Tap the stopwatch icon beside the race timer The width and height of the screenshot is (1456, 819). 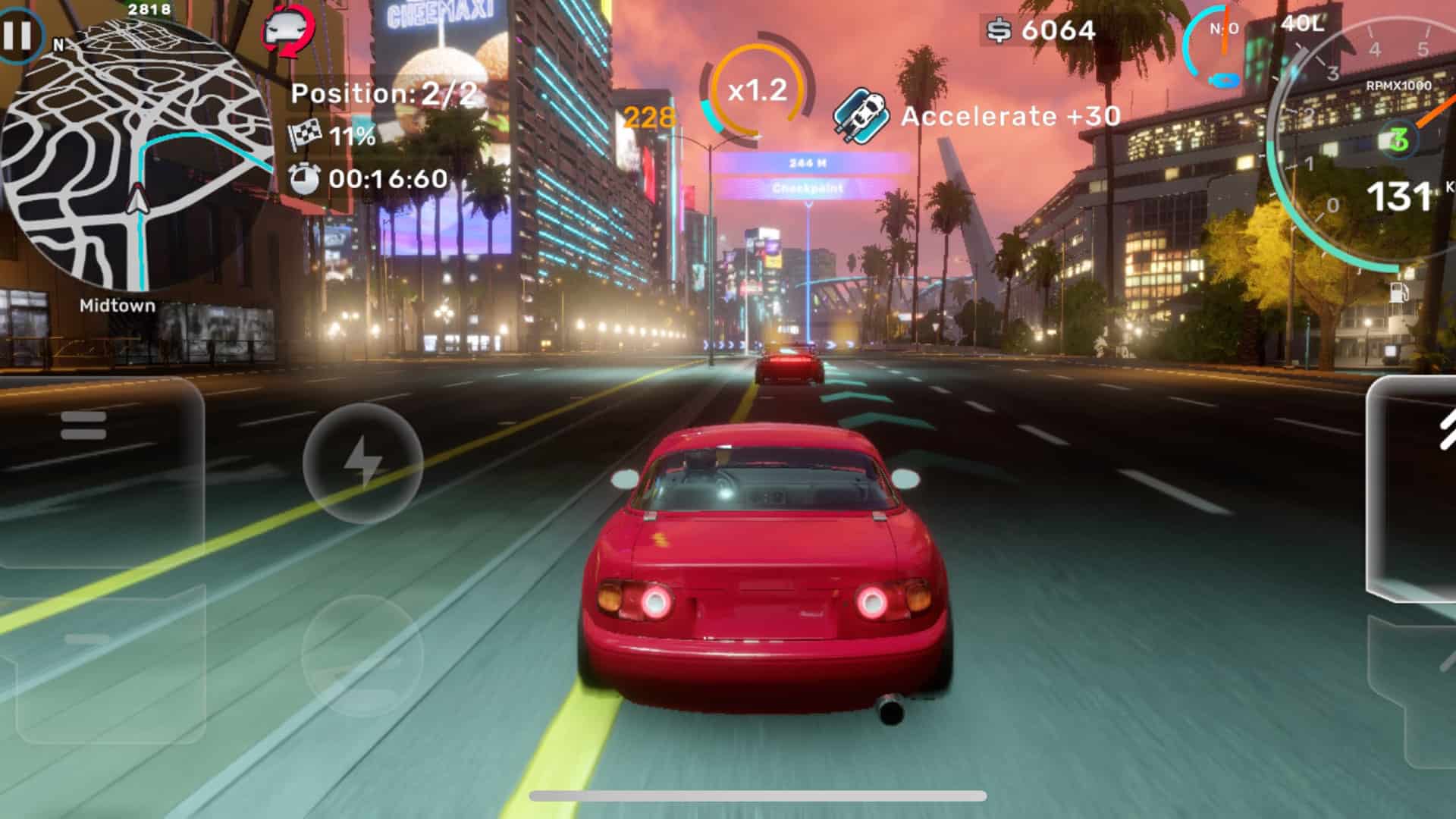pyautogui.click(x=304, y=180)
